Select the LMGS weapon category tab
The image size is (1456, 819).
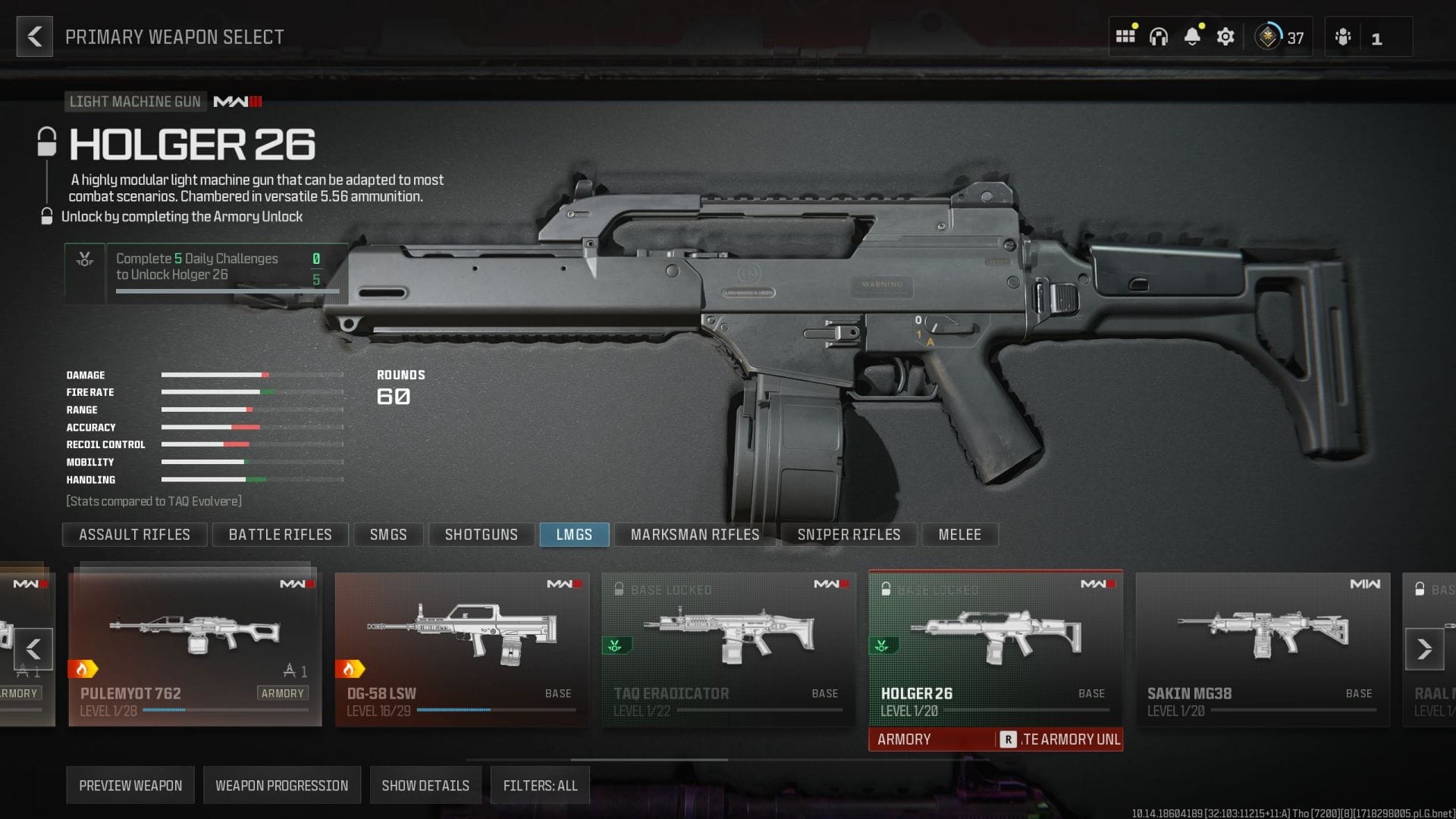(x=574, y=535)
